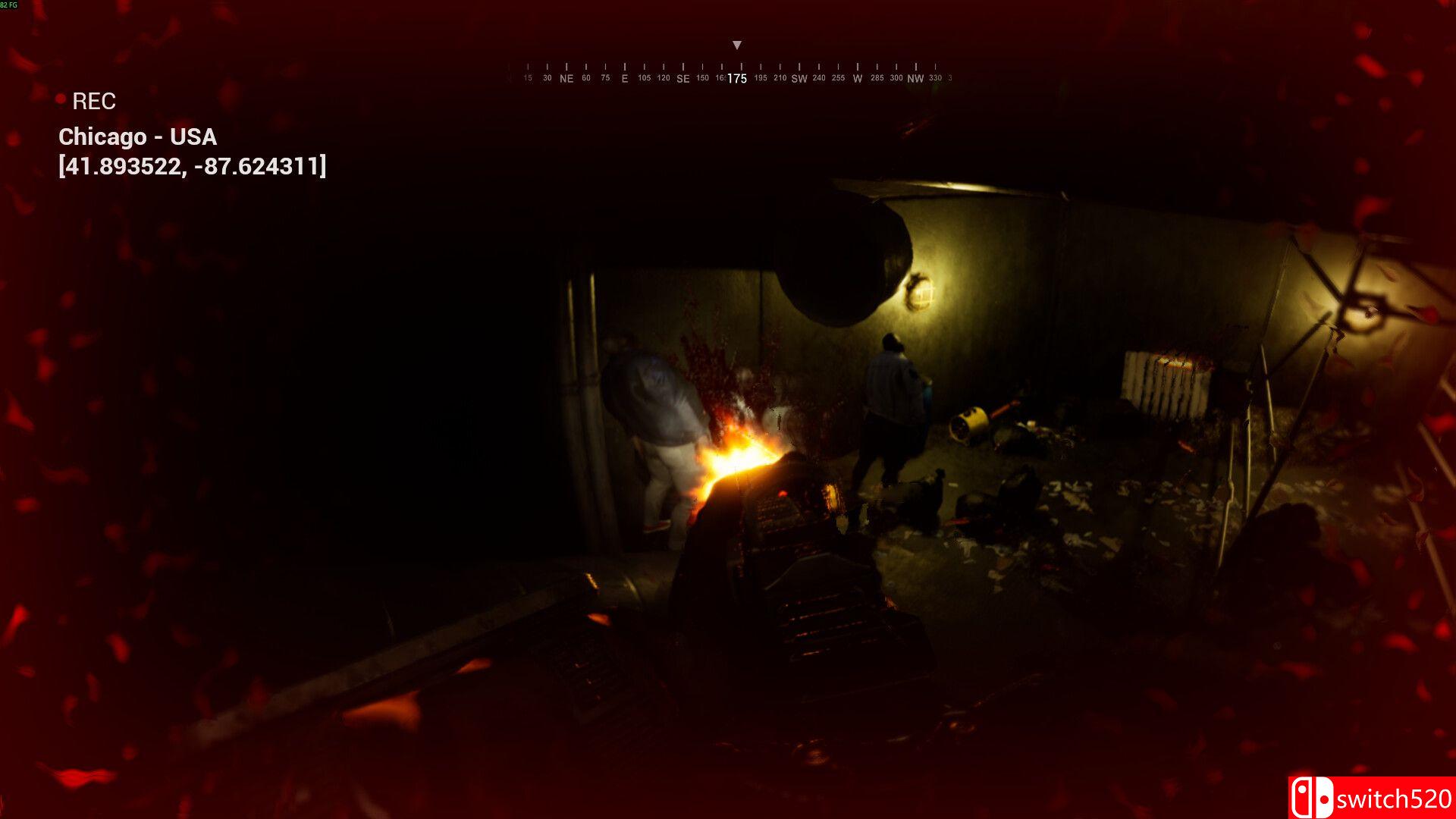Select the SE marker on the compass

pos(682,78)
